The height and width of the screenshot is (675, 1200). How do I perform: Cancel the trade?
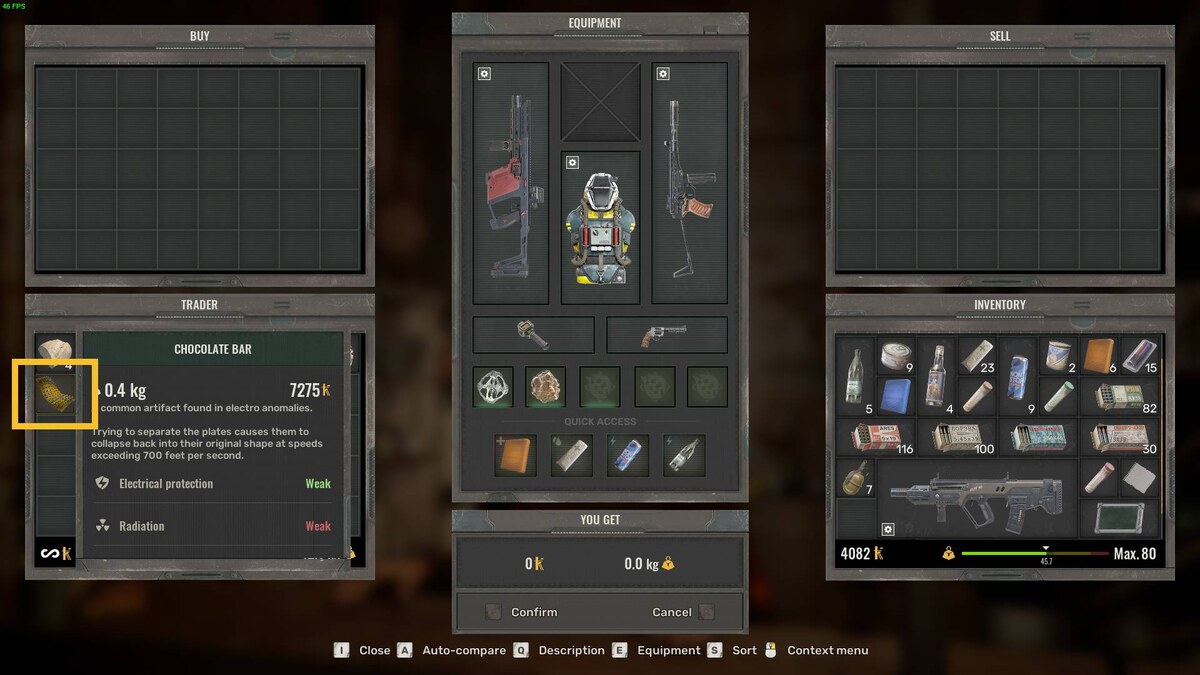click(672, 612)
